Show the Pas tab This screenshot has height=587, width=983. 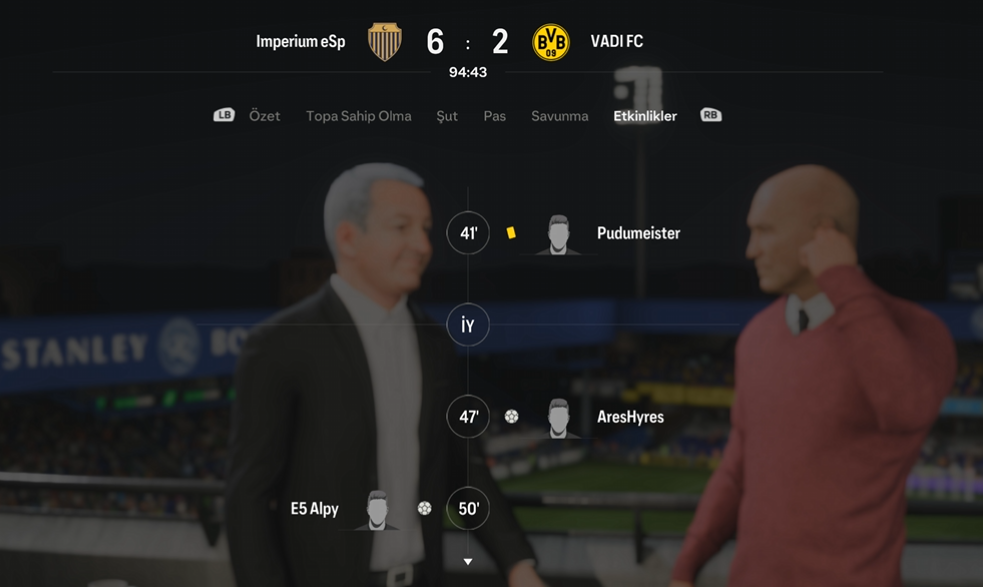click(494, 116)
